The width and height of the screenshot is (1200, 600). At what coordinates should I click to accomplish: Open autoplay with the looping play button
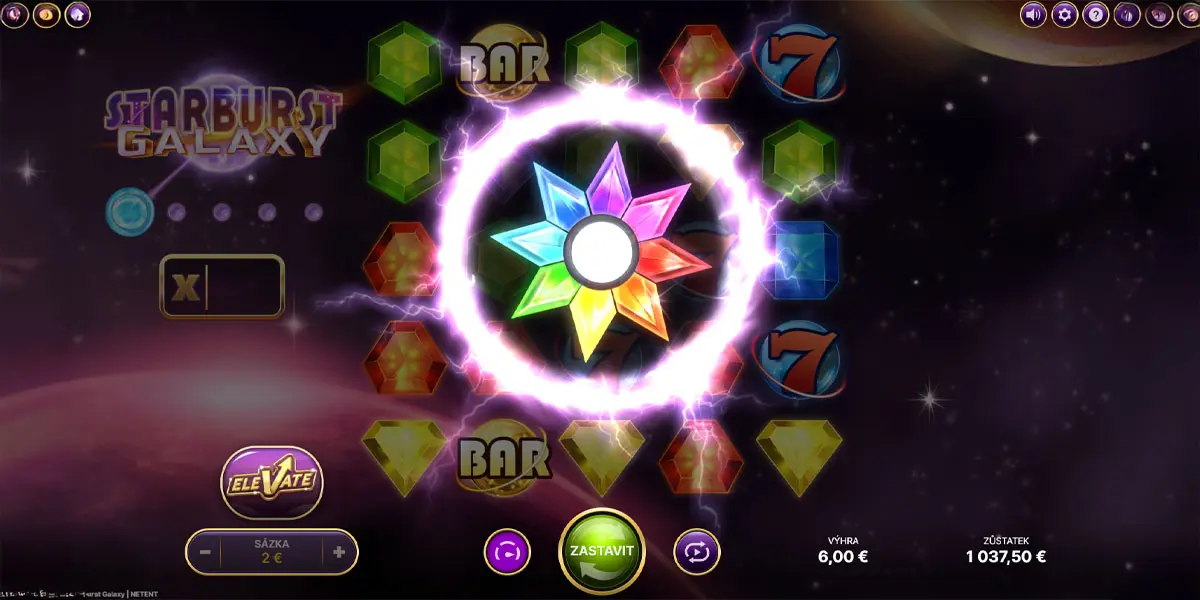pos(696,551)
